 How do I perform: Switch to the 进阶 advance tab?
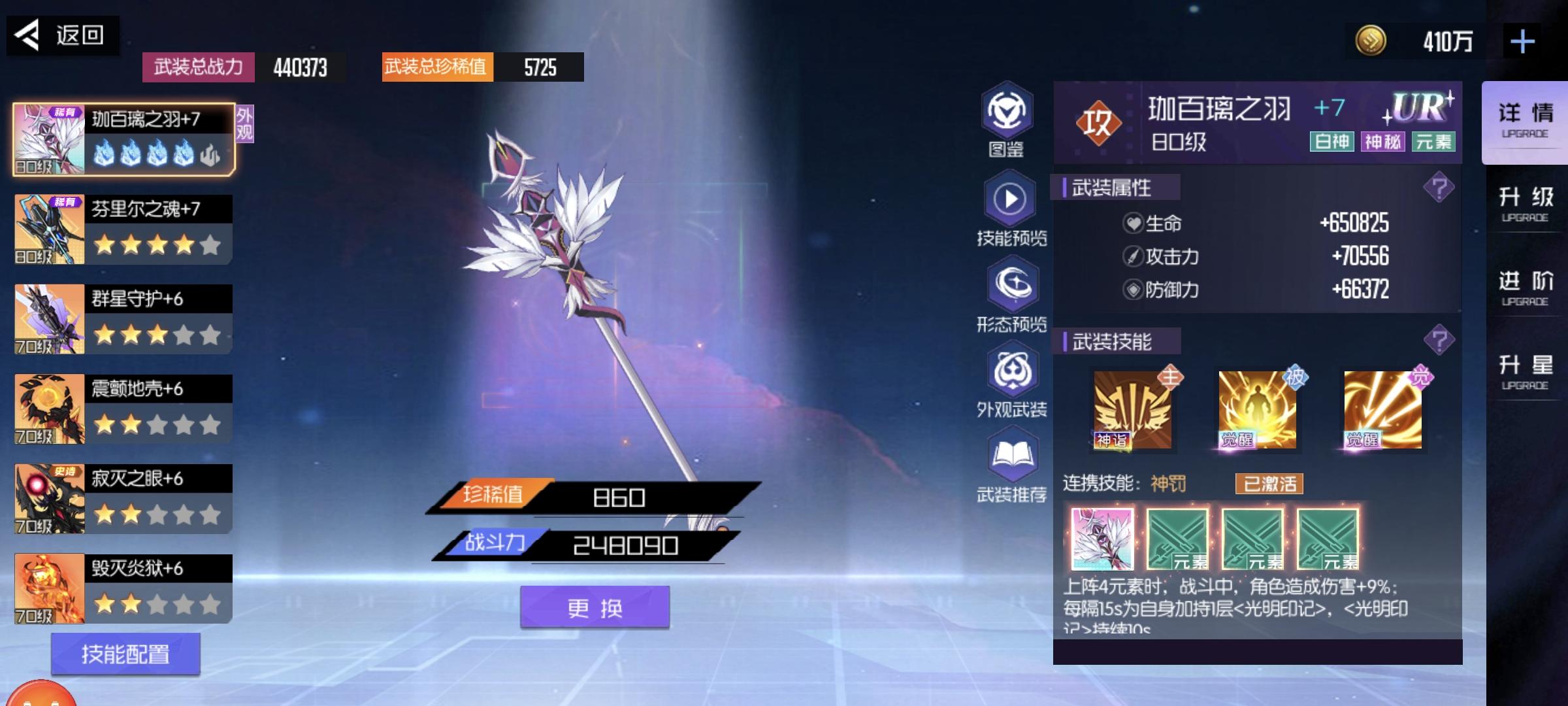pos(1526,288)
